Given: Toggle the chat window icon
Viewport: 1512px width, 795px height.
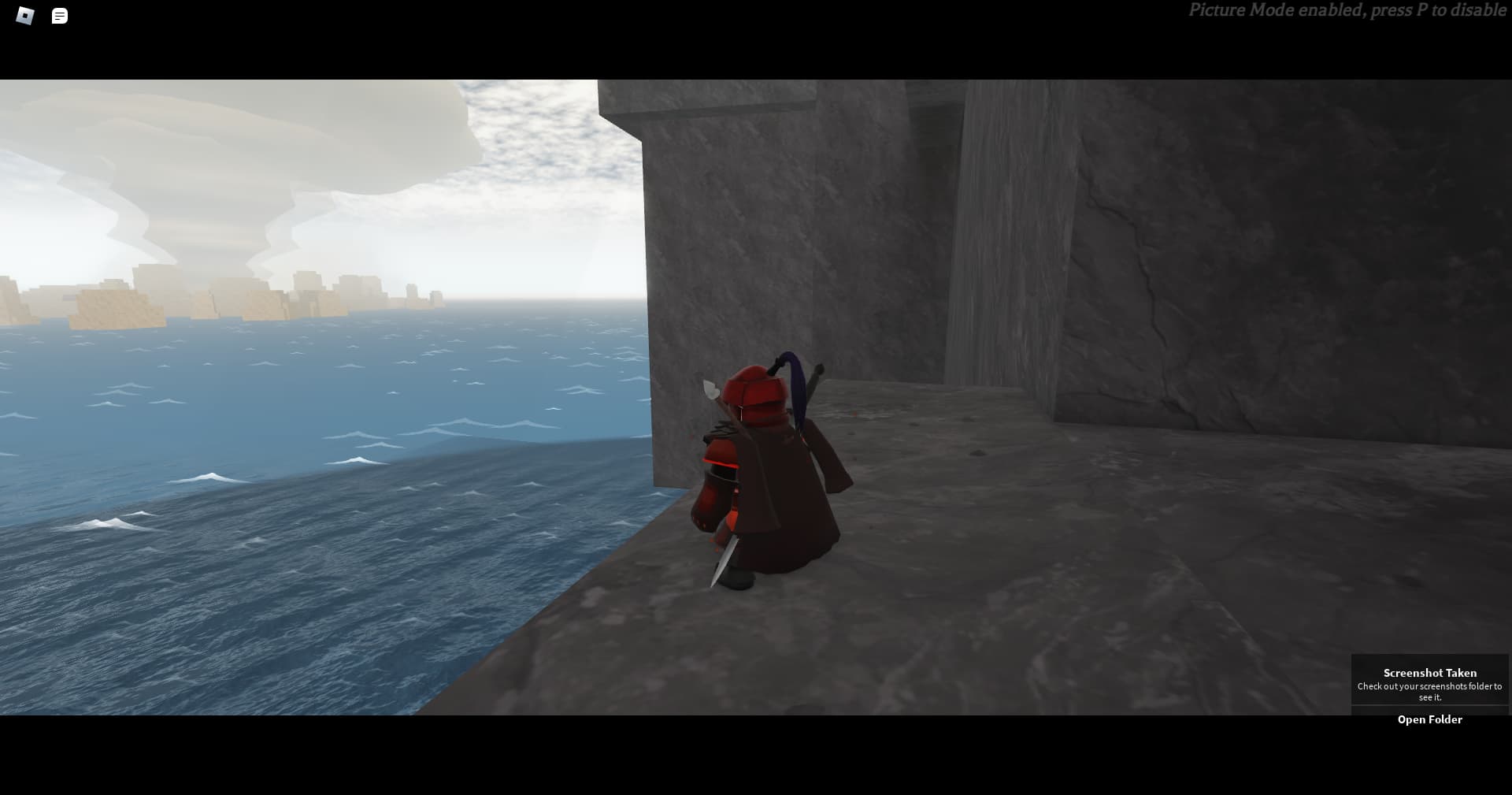Looking at the screenshot, I should tap(60, 16).
